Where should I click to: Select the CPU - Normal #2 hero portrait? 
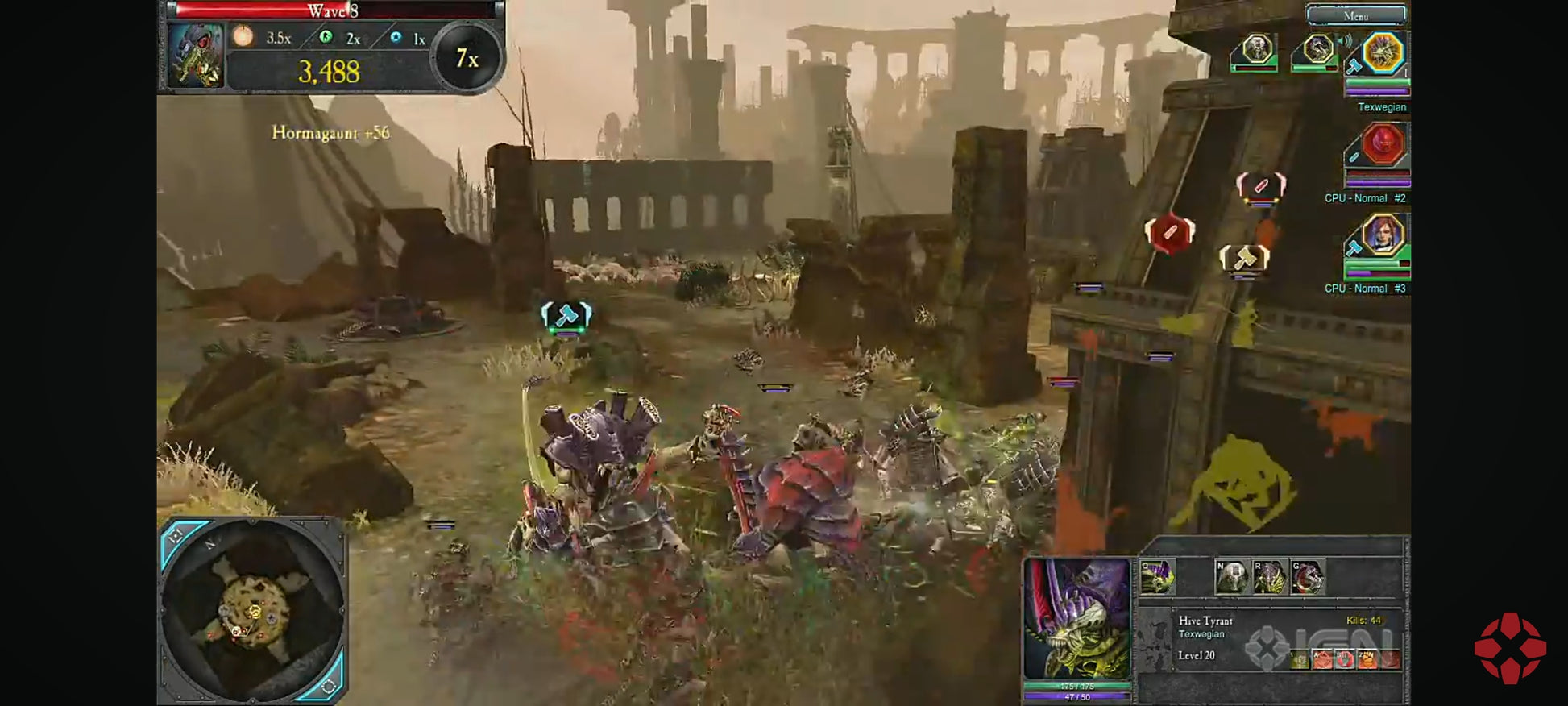click(x=1383, y=145)
